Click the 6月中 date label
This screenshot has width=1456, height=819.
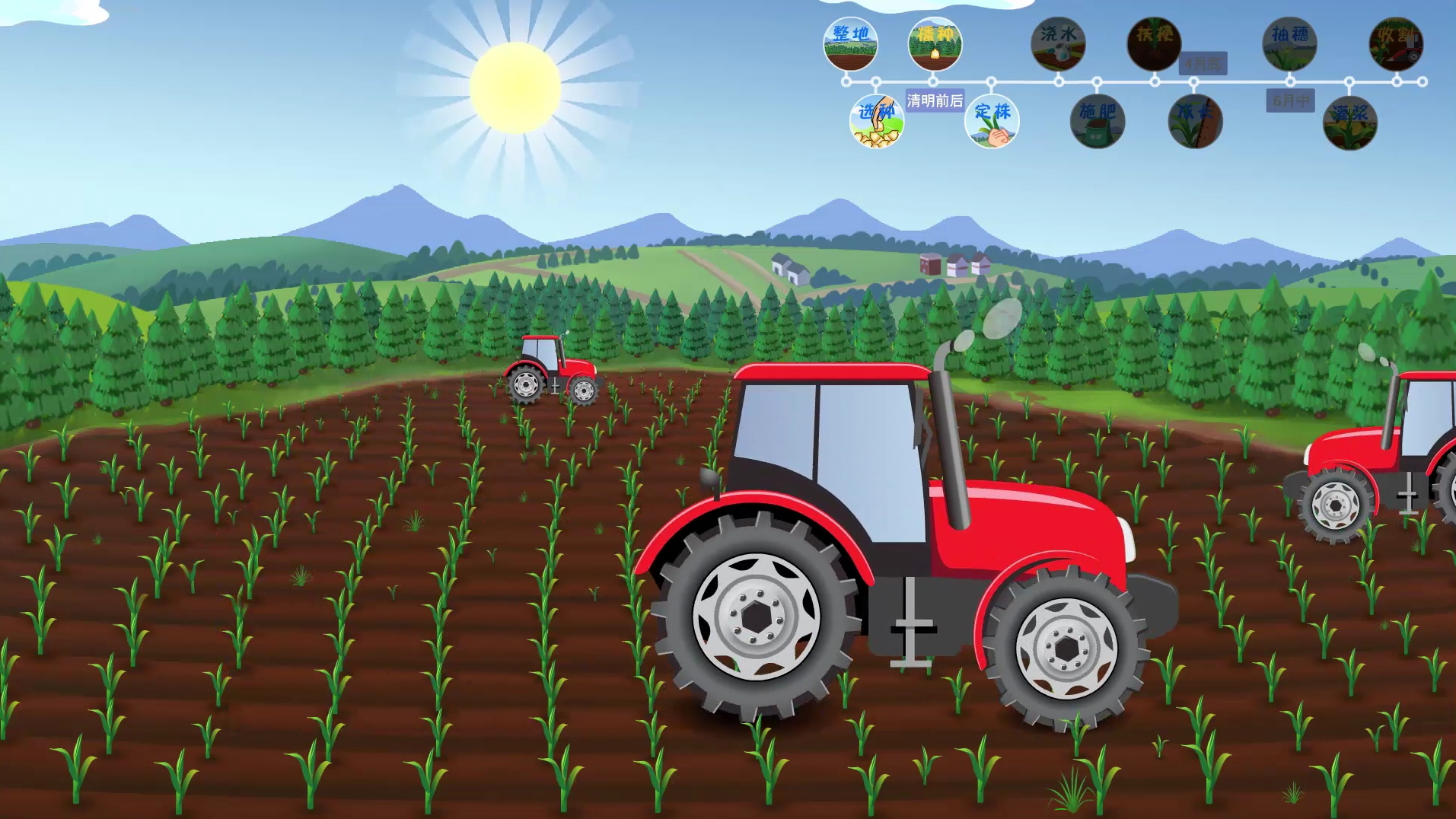[x=1290, y=100]
